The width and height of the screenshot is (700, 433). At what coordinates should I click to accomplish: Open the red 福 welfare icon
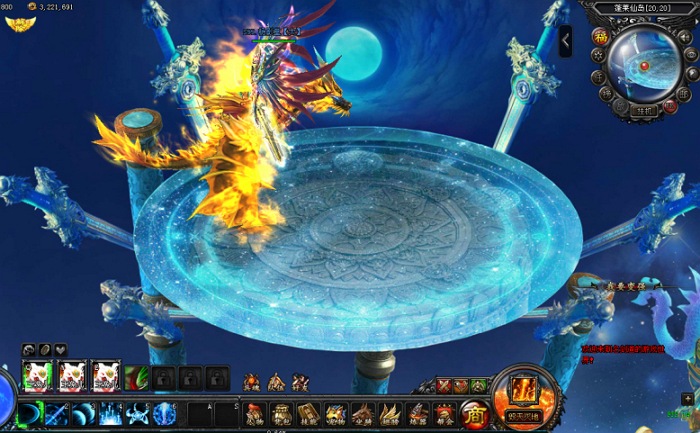tap(600, 37)
